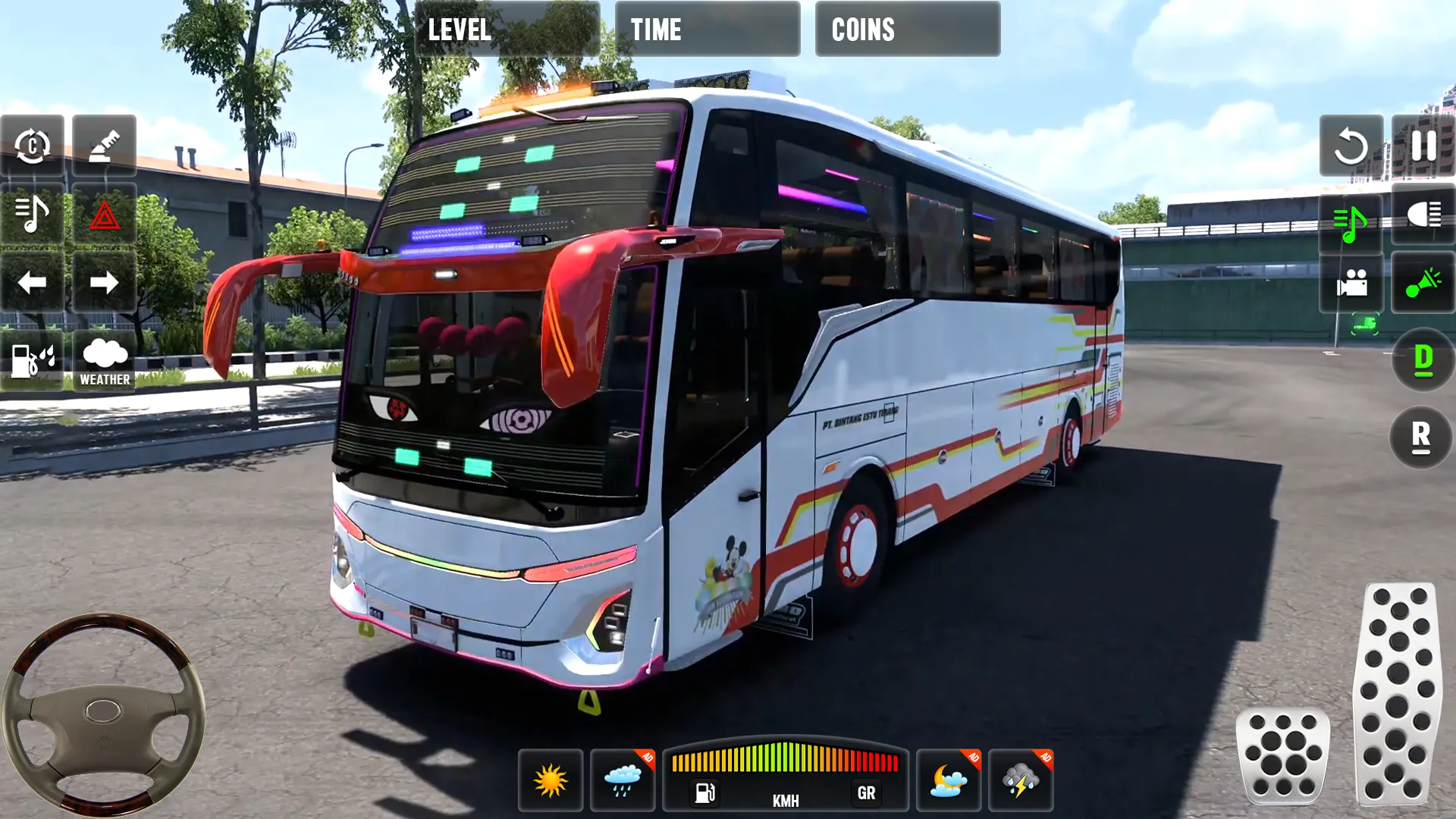
Task: Open the LEVEL tab
Action: pos(507,30)
